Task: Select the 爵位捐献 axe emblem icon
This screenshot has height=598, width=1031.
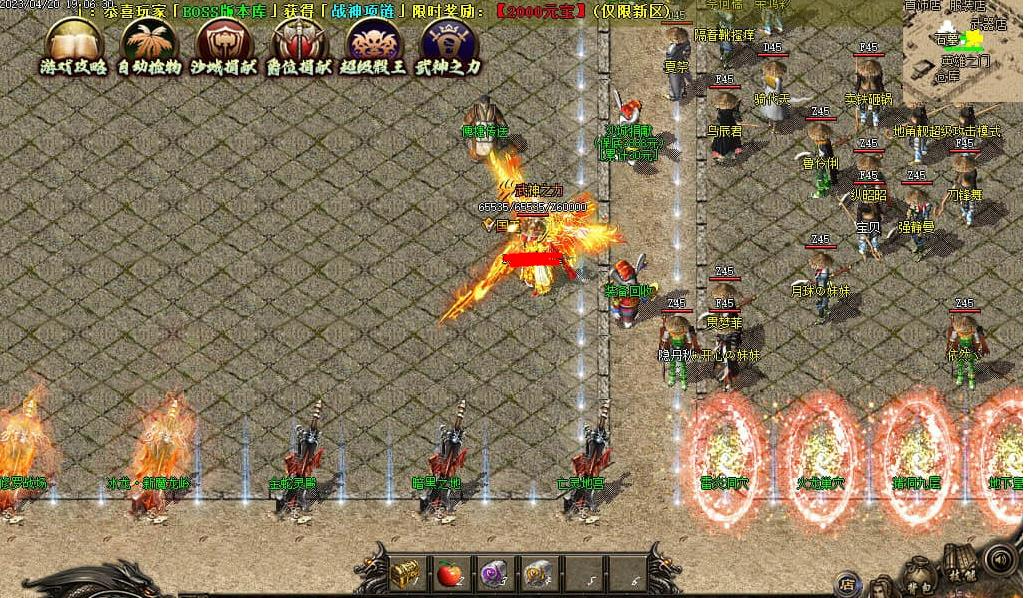Action: point(299,44)
